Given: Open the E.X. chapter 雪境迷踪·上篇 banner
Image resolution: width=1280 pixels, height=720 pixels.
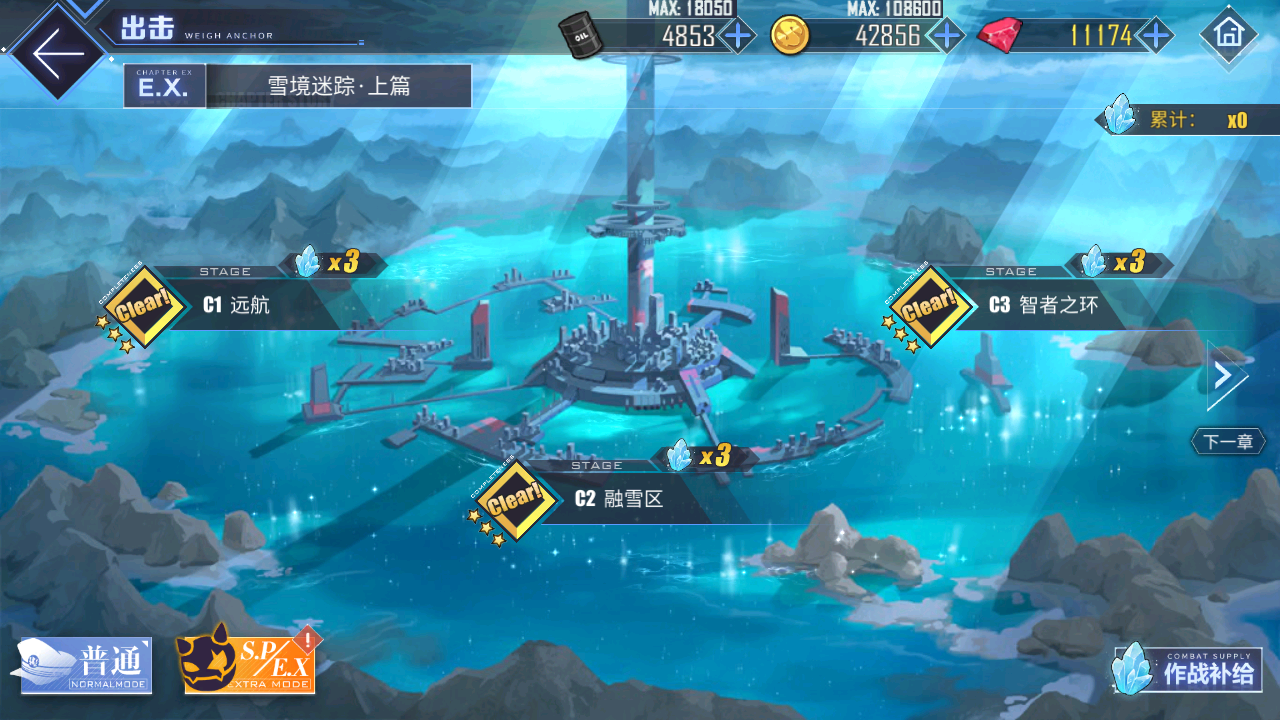Looking at the screenshot, I should 298,86.
